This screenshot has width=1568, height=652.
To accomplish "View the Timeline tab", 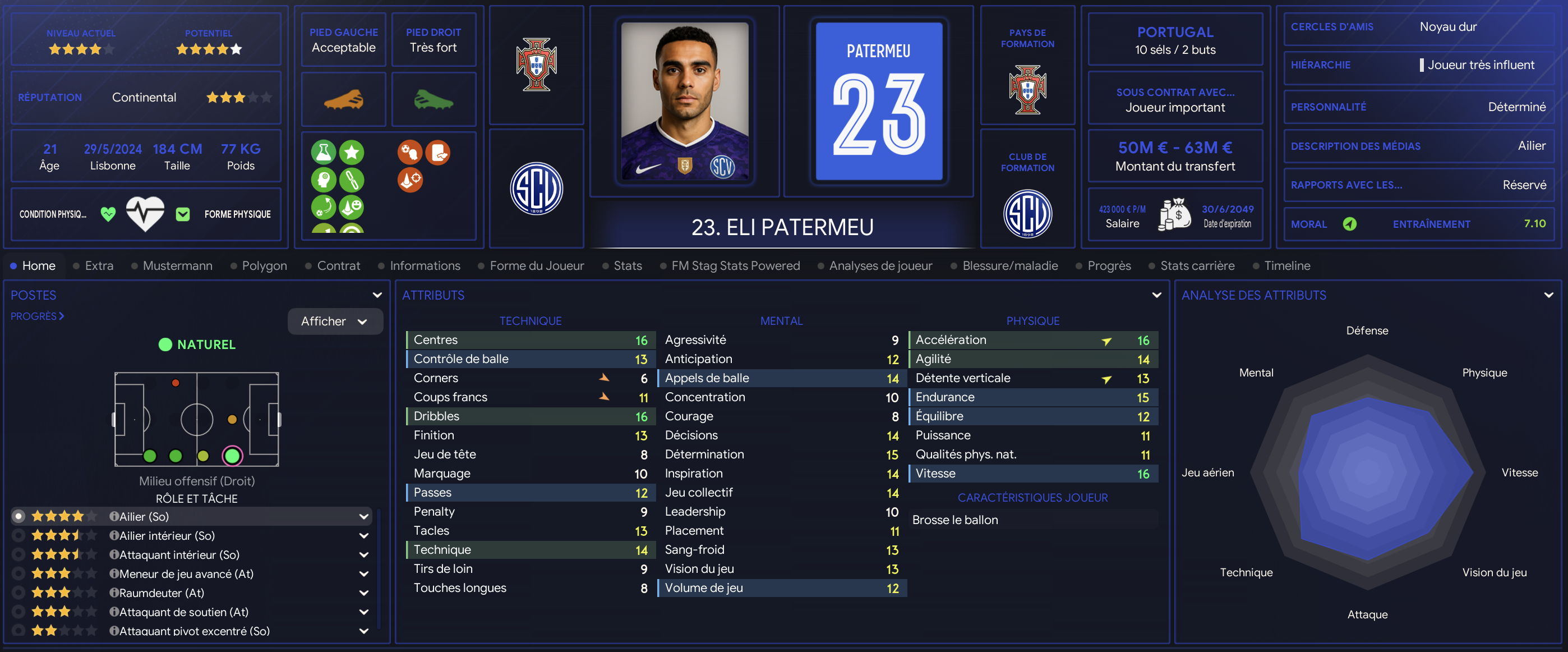I will point(1287,266).
